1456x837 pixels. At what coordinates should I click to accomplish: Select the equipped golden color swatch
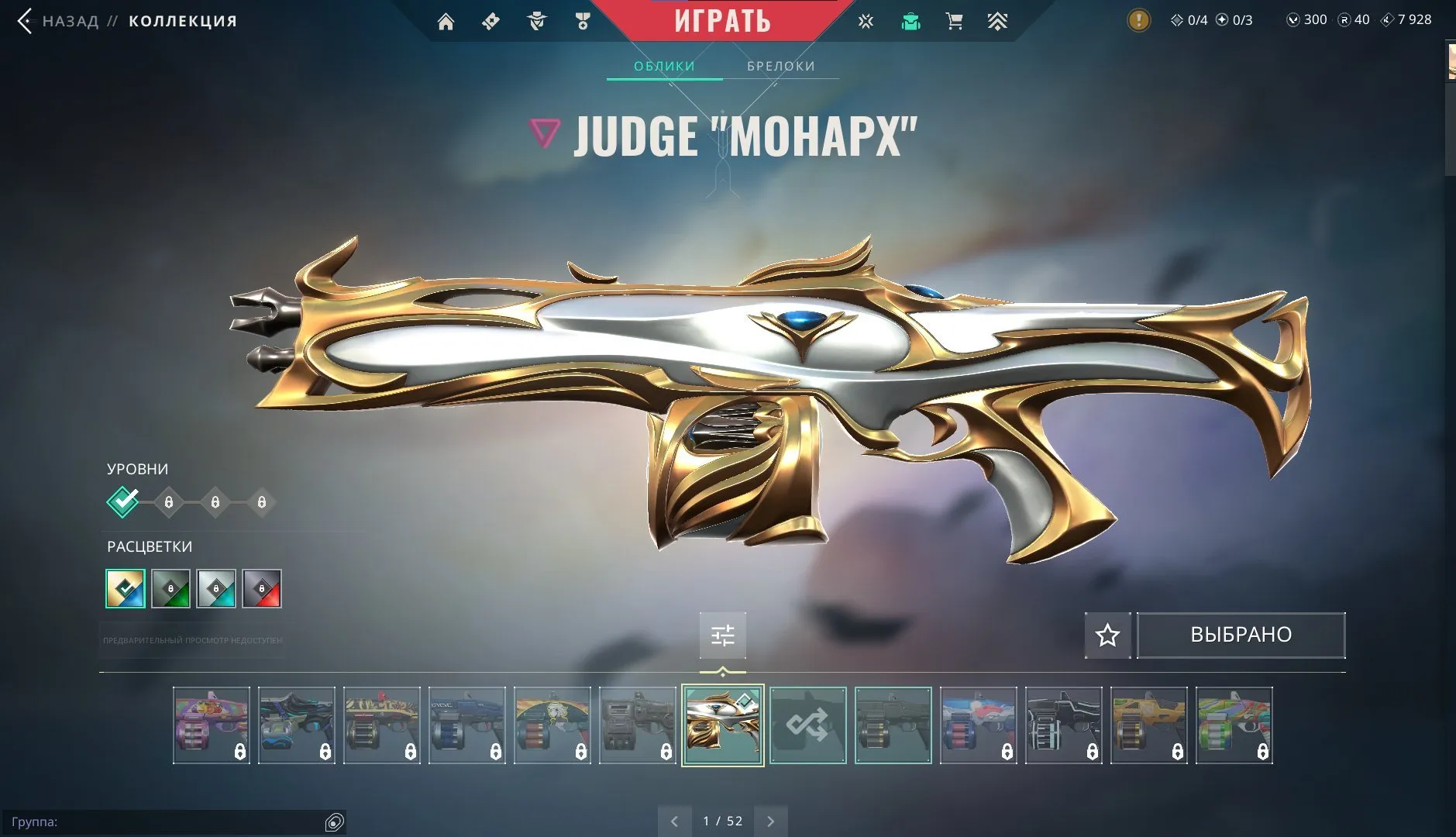(126, 589)
